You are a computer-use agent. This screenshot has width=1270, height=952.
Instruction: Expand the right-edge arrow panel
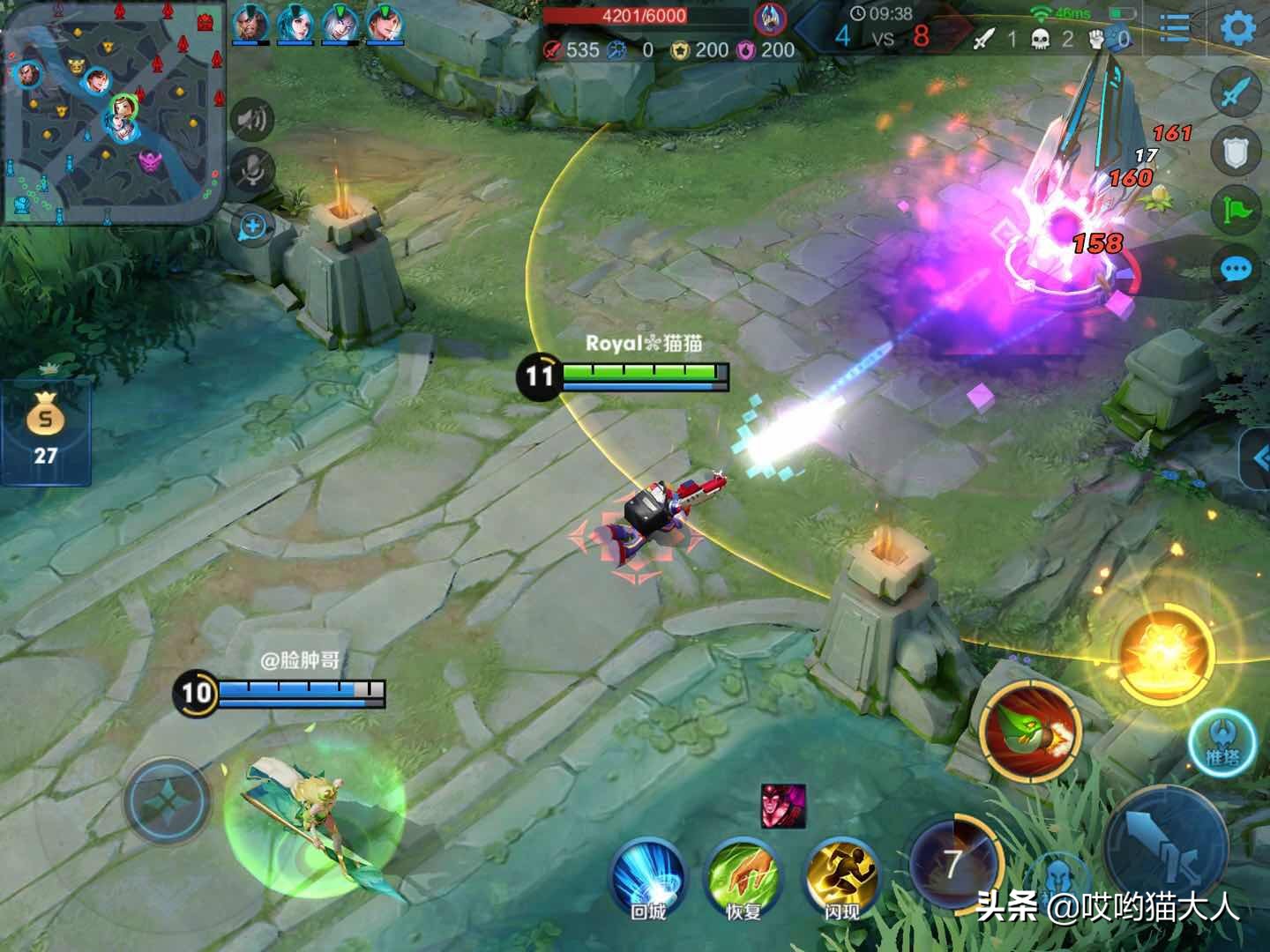[x=1259, y=458]
